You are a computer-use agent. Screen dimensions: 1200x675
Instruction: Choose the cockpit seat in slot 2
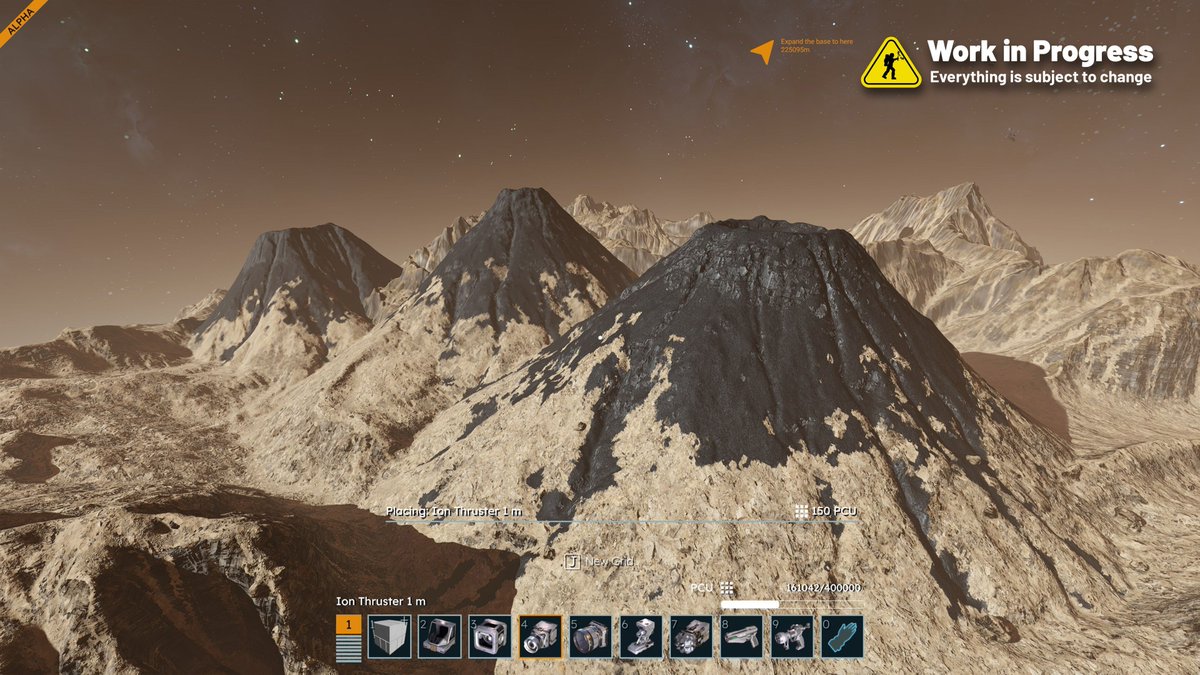pyautogui.click(x=439, y=637)
